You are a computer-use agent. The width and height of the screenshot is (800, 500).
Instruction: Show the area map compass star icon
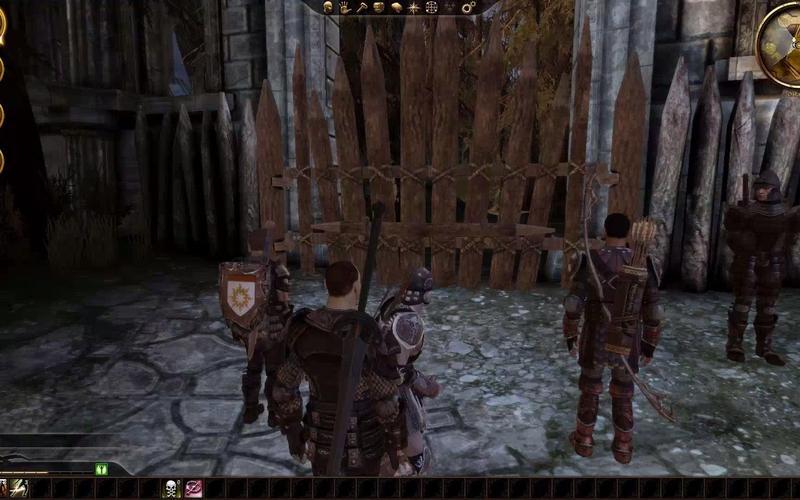pos(414,8)
